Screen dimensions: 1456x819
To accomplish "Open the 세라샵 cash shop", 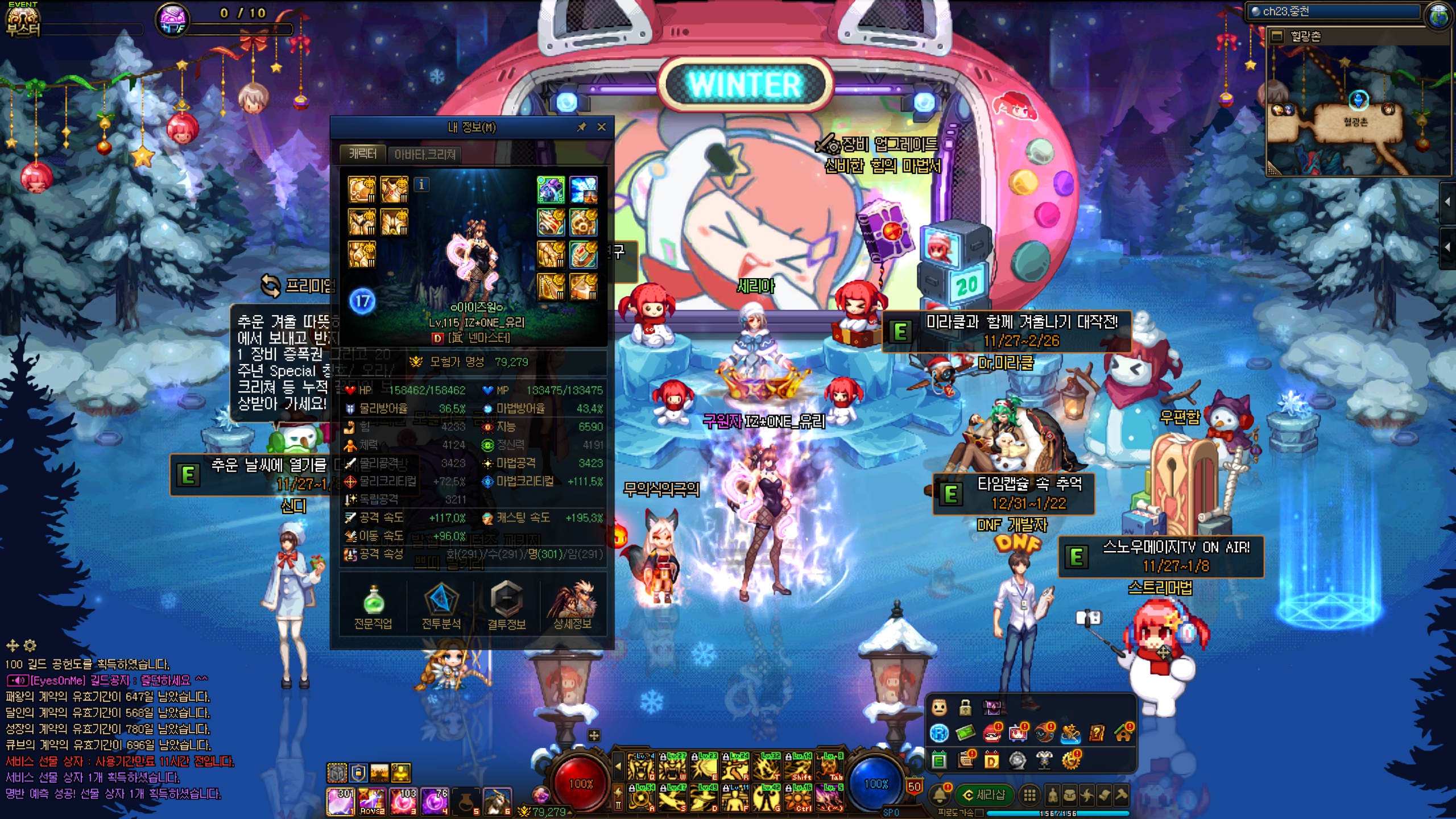I will click(984, 795).
